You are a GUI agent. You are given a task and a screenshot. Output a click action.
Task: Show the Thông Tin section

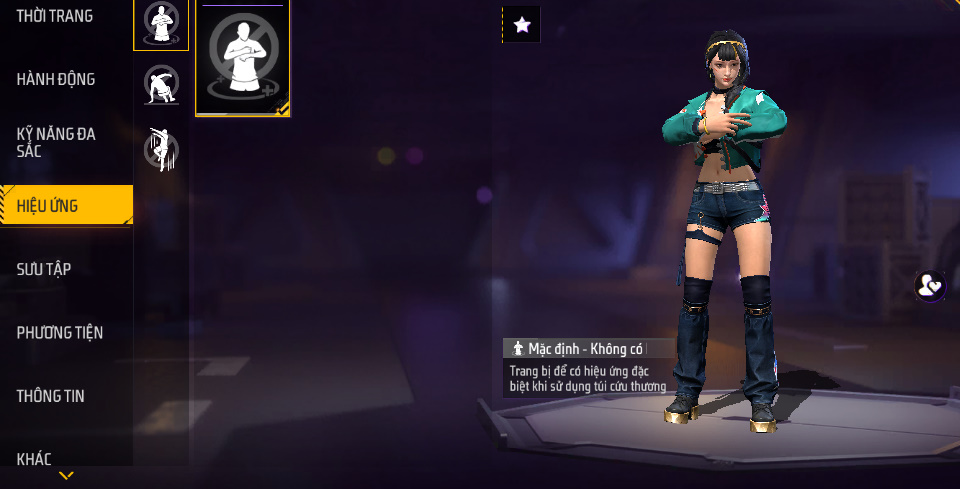(x=51, y=396)
